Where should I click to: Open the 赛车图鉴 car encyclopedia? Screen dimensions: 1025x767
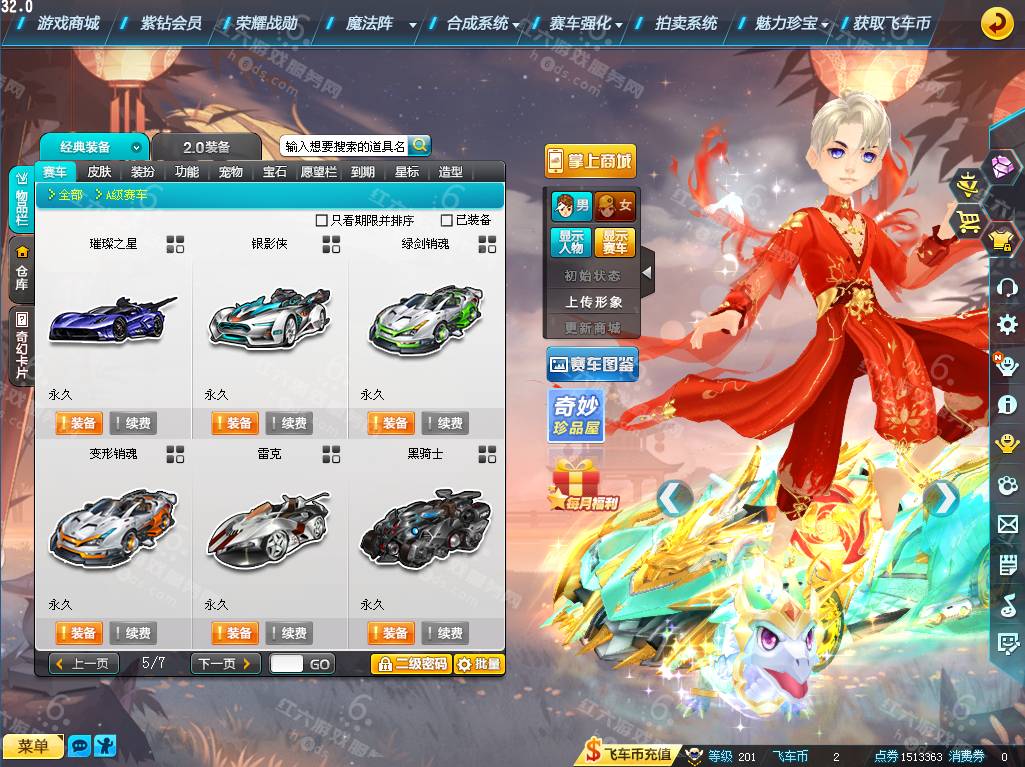click(592, 365)
